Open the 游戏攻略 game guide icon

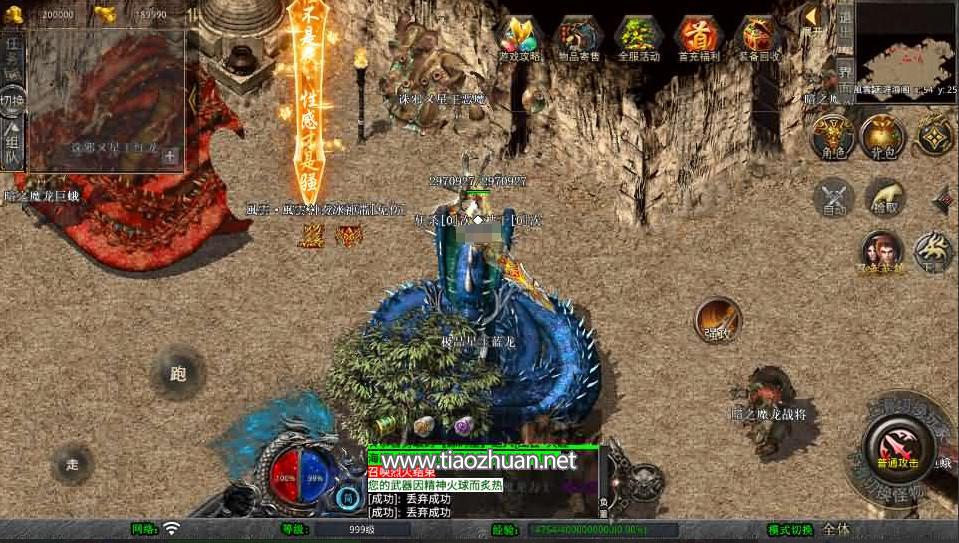(520, 38)
